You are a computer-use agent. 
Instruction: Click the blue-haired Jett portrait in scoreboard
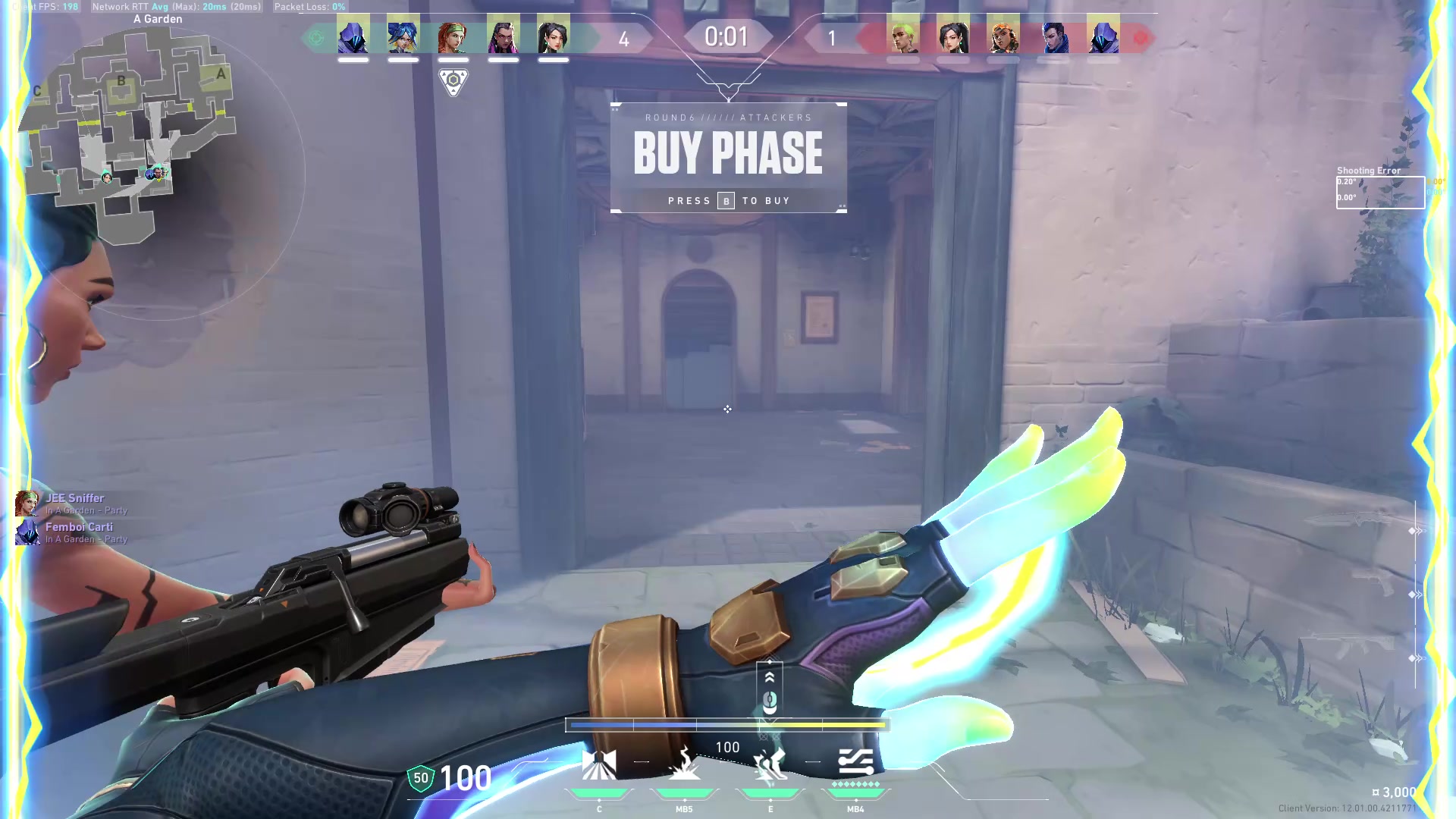(x=403, y=36)
